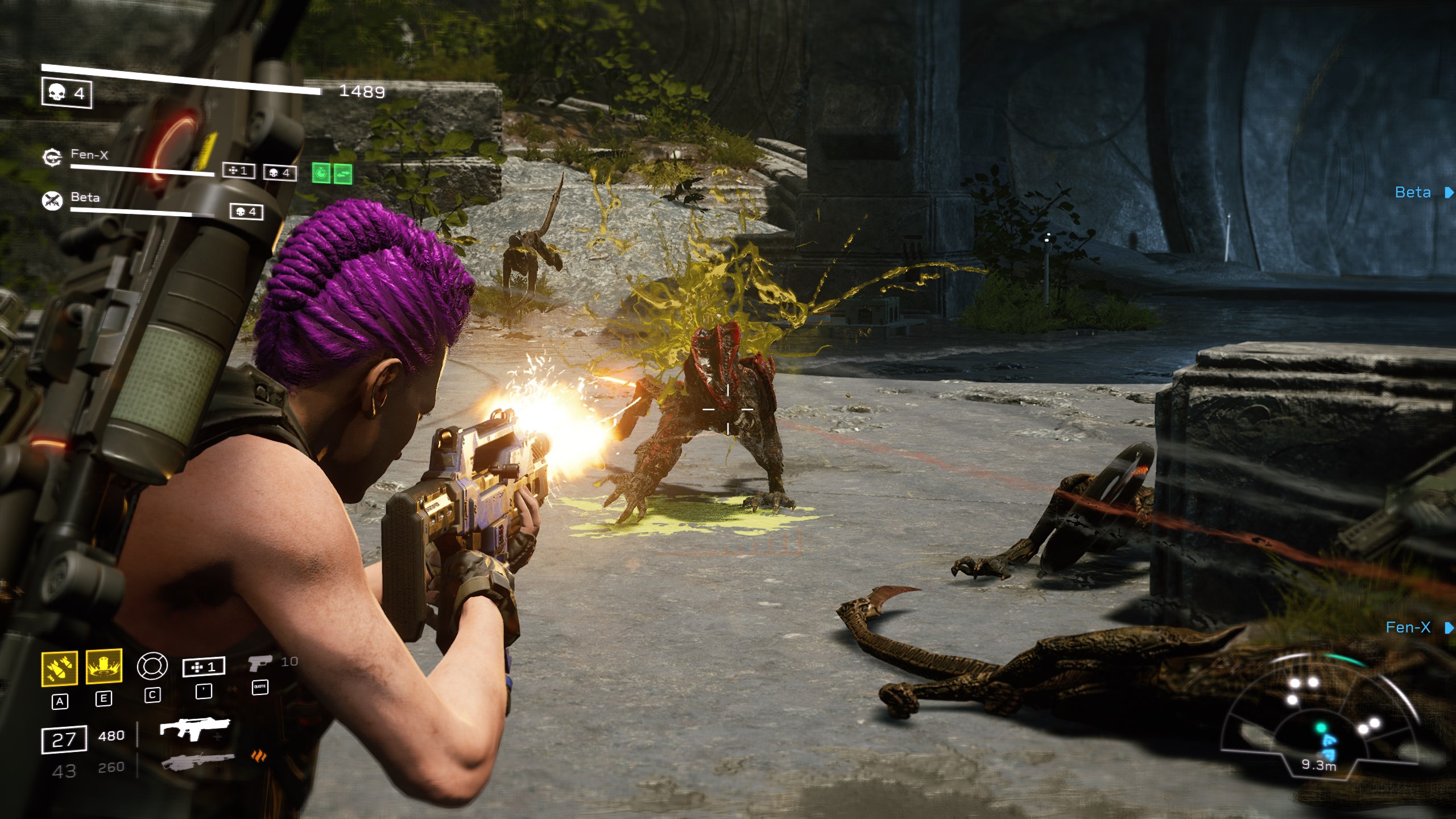Equip the secondary flamethrower weapon icon
The width and height of the screenshot is (1456, 819).
click(198, 761)
